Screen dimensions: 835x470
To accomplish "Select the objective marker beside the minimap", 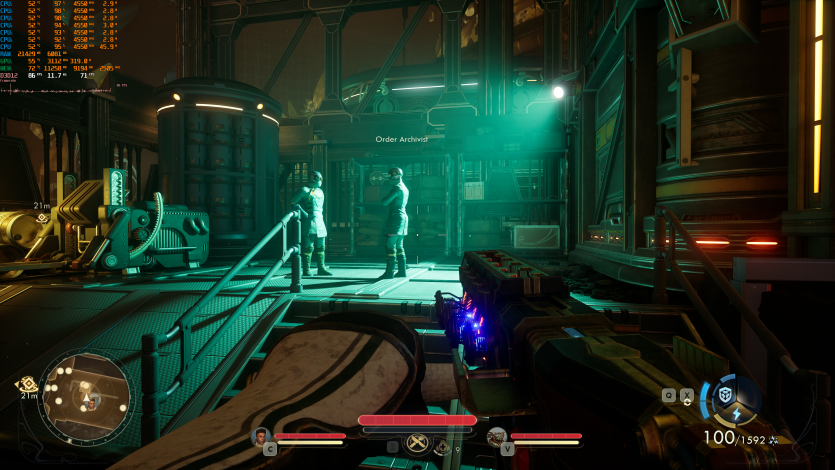I will [27, 383].
